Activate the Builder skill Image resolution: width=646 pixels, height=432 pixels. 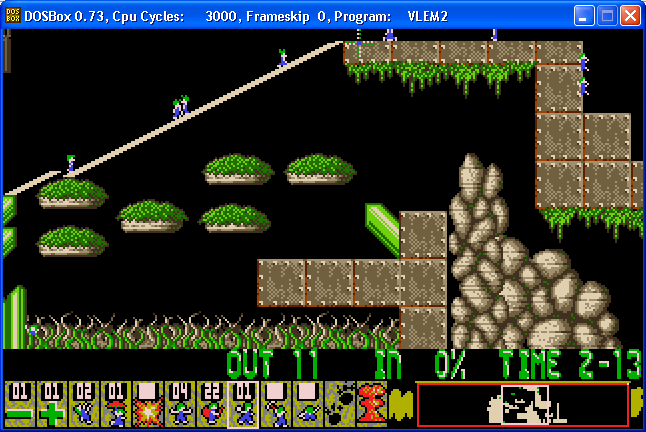(209, 405)
